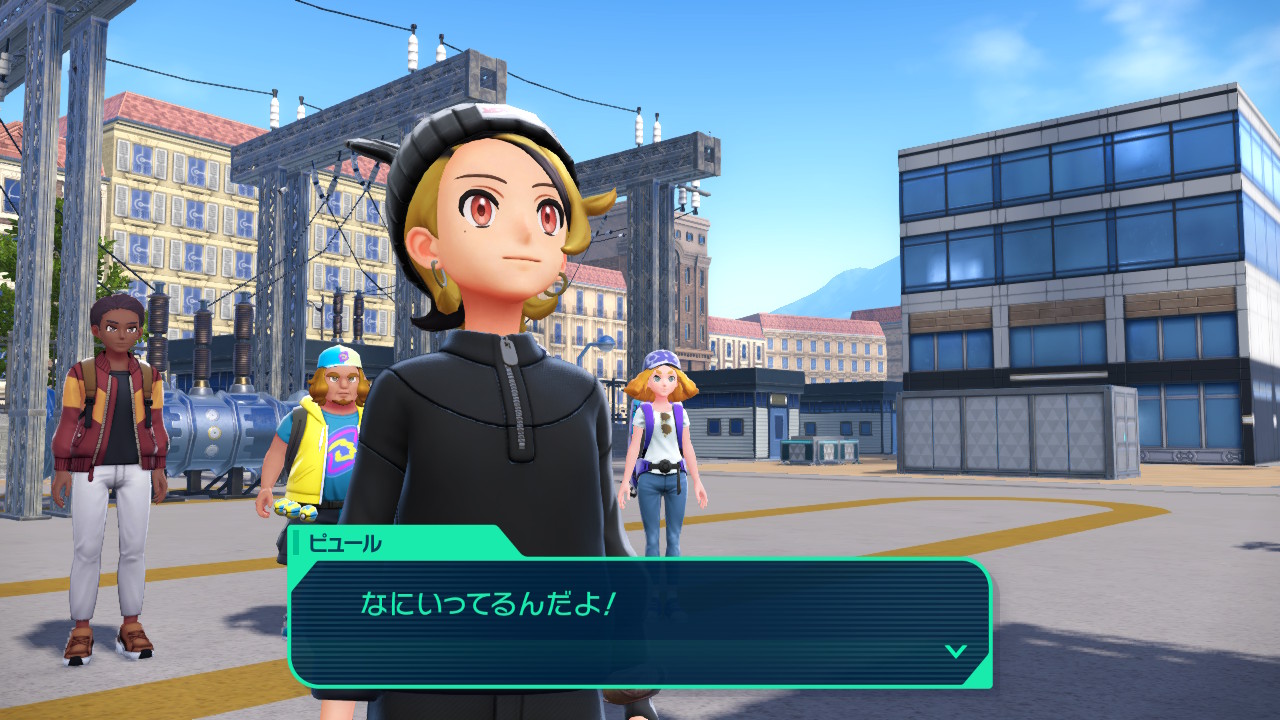Click the dialogue box reading なにいってるんだよ!
Screen dimensions: 1280x720
tap(640, 620)
